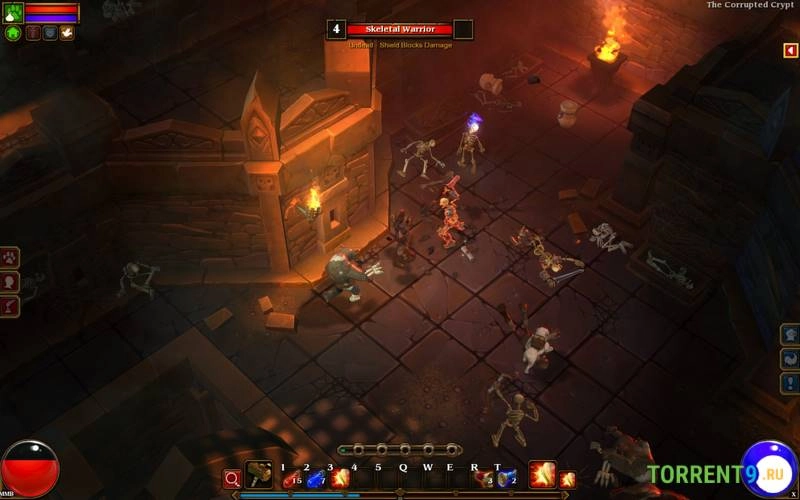The image size is (800, 500).
Task: Click the magnifying glass inspect button
Action: (232, 478)
